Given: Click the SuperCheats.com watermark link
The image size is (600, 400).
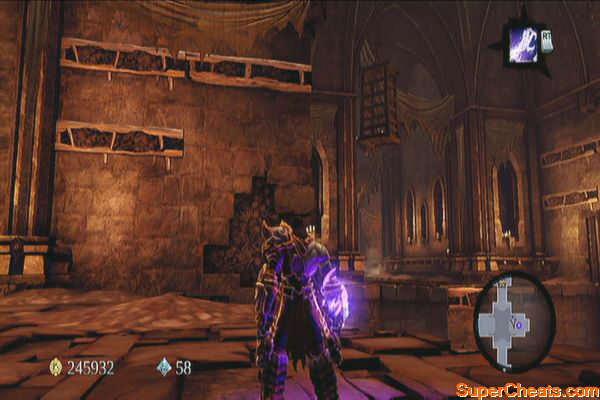Looking at the screenshot, I should pos(526,389).
